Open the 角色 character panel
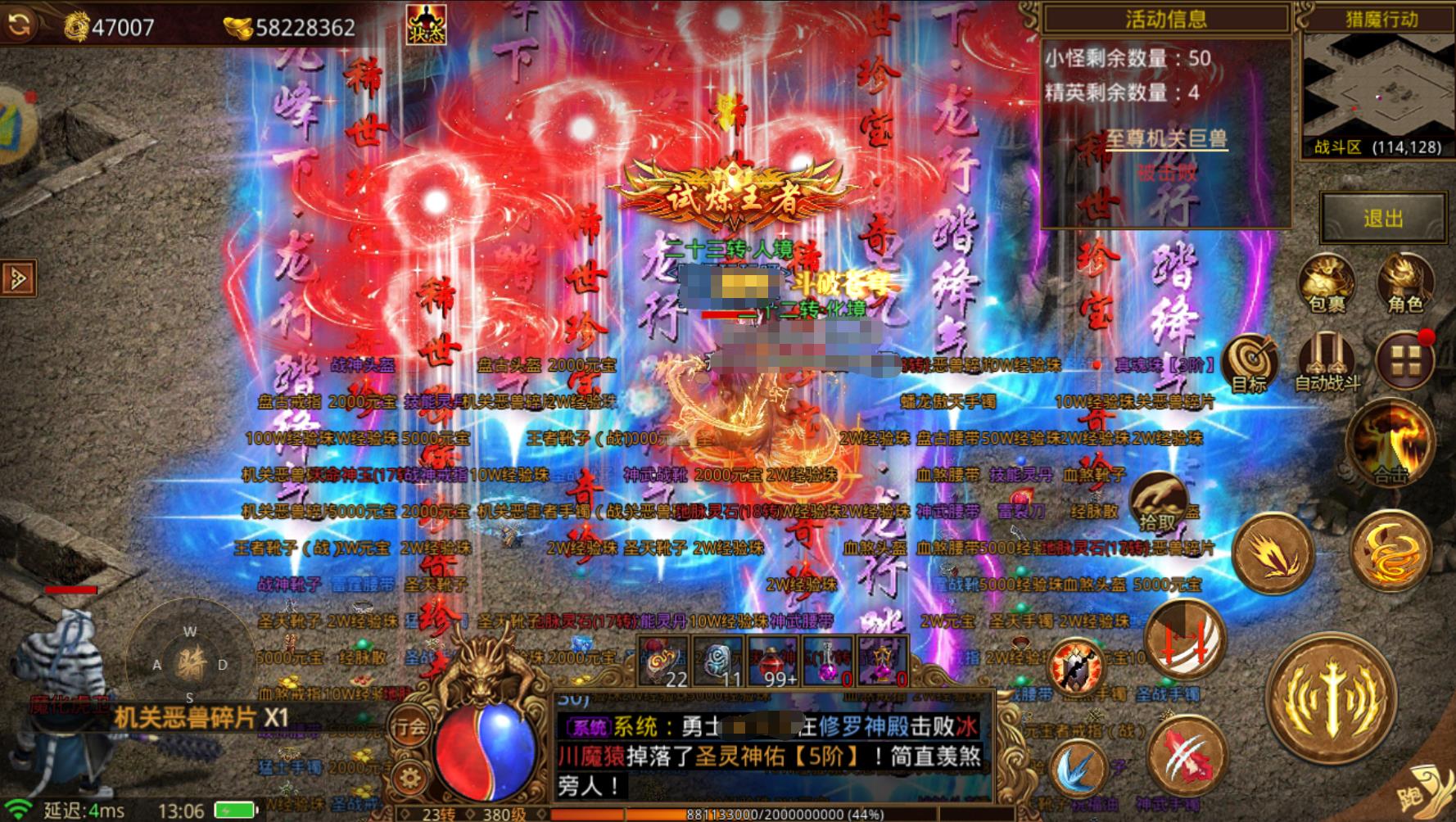The height and width of the screenshot is (822, 1456). 1407,282
